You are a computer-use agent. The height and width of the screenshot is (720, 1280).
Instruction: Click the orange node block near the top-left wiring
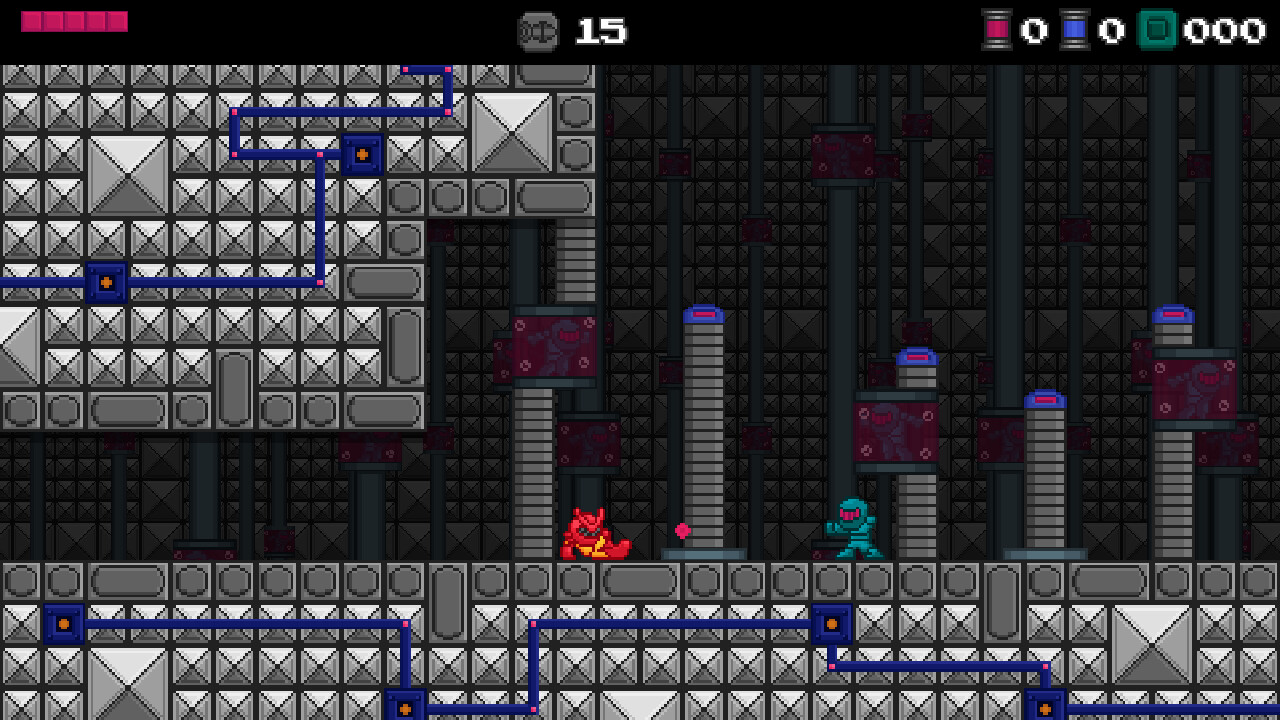[360, 154]
